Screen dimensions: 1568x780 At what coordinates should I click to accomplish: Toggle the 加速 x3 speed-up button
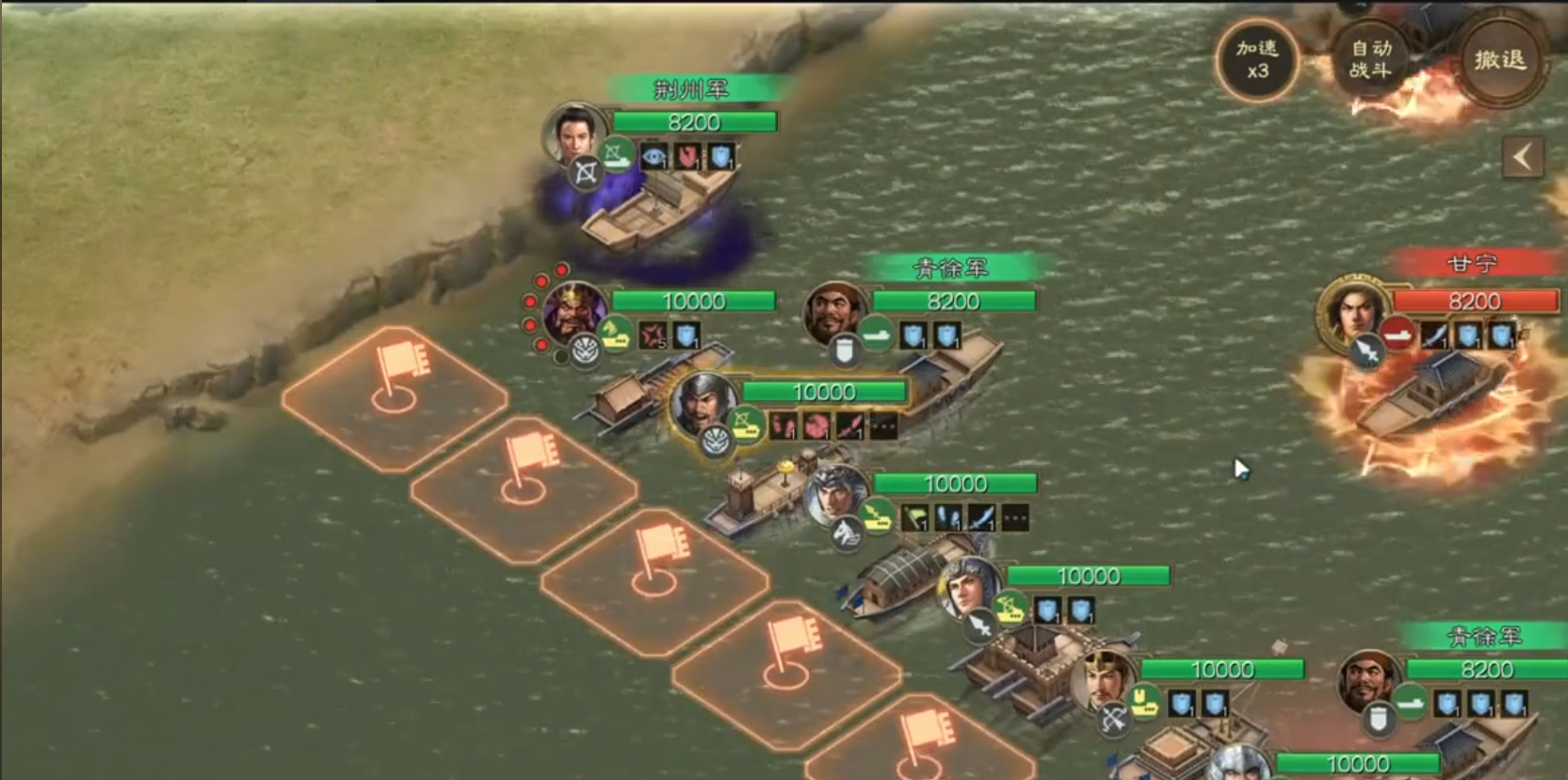click(x=1257, y=59)
